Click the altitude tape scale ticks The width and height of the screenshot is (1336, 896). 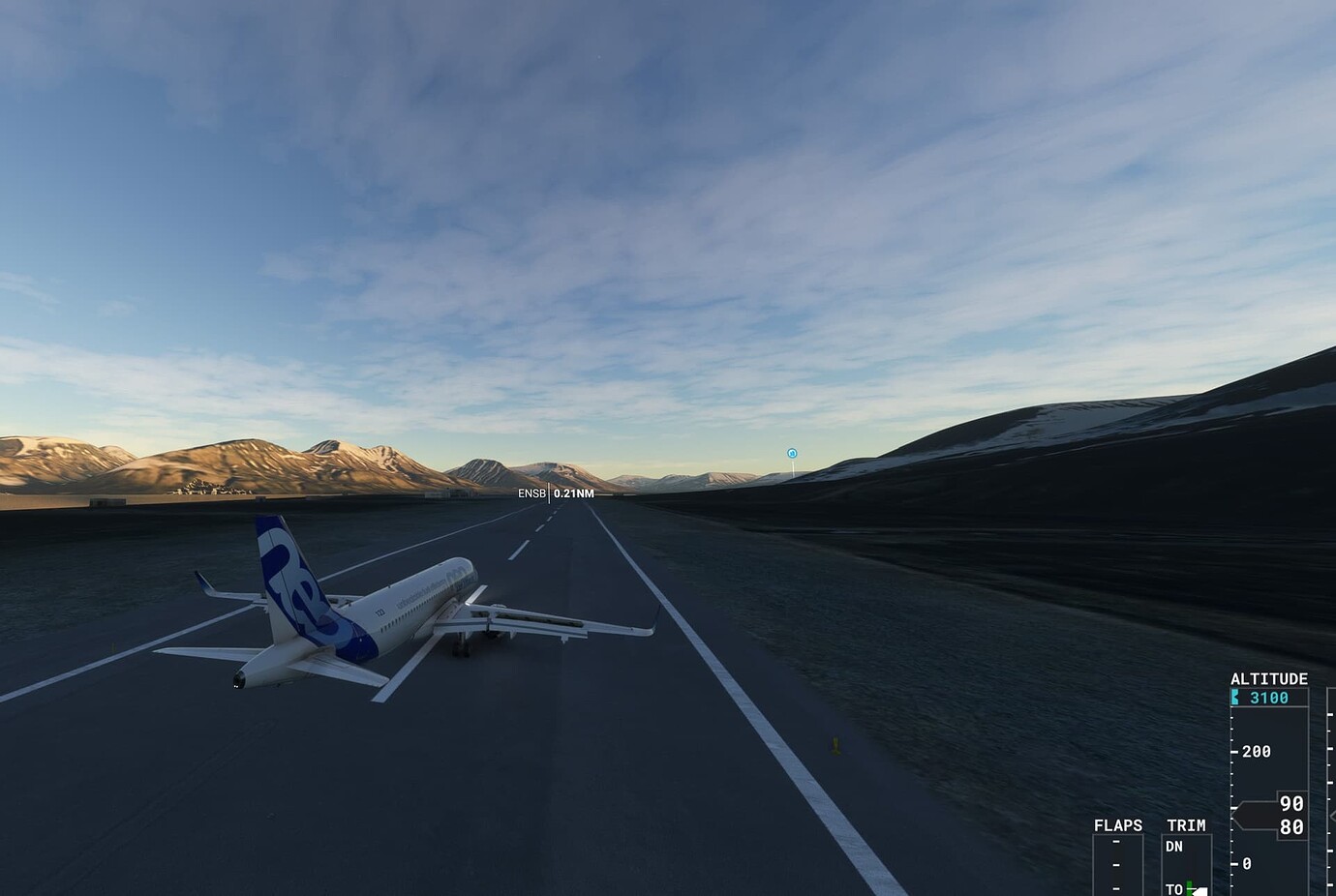(1232, 766)
